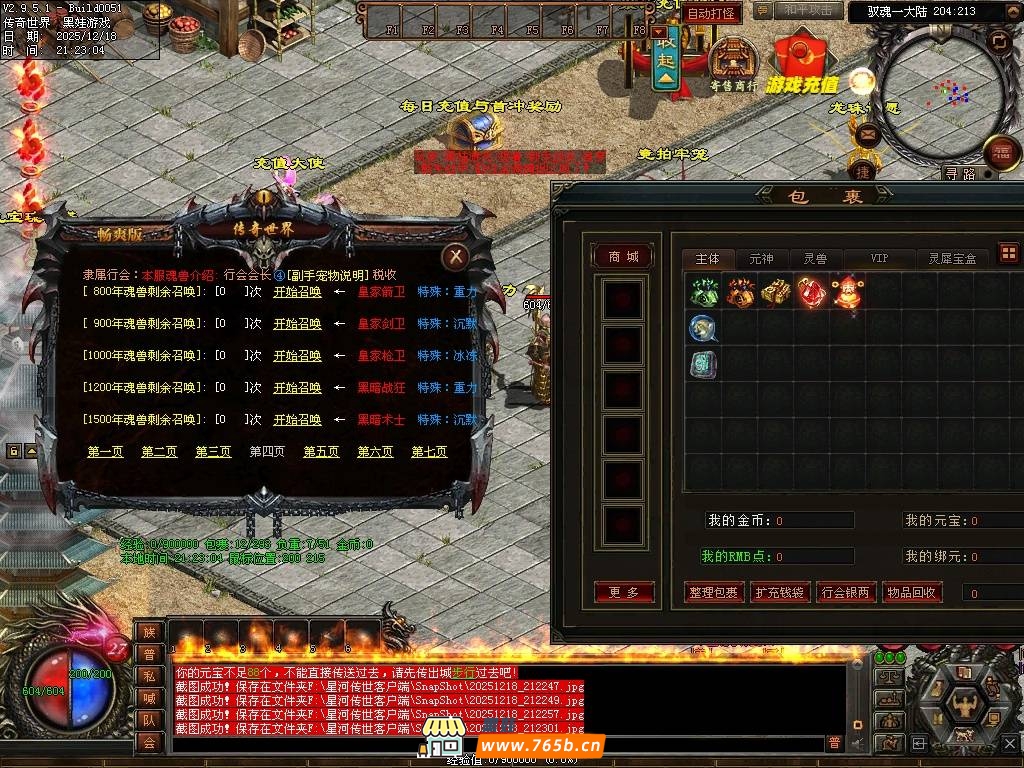The height and width of the screenshot is (768, 1024).
Task: Open the 商城 shop from the bag
Action: click(623, 257)
